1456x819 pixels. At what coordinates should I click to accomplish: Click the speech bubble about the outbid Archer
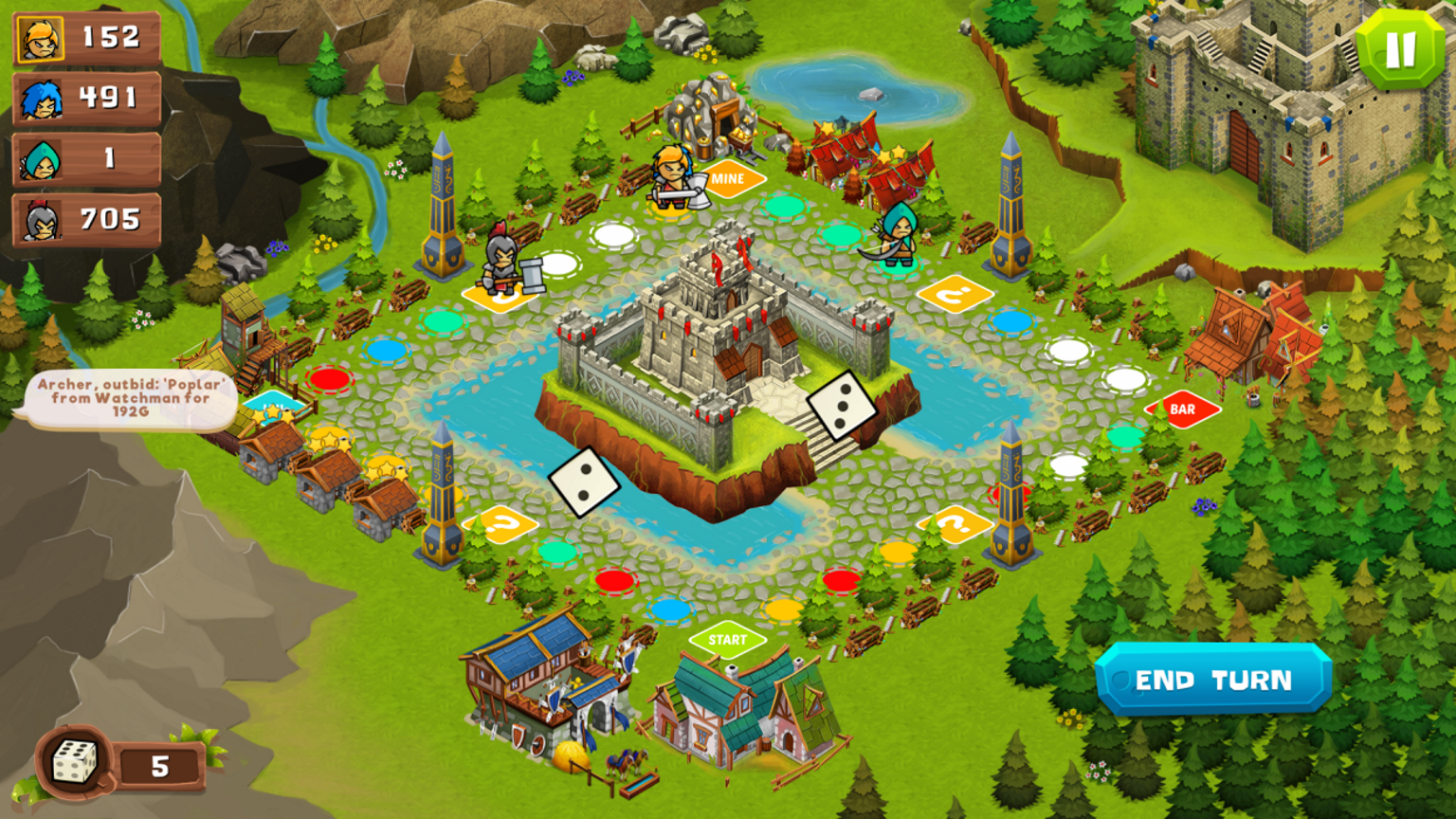[x=133, y=399]
